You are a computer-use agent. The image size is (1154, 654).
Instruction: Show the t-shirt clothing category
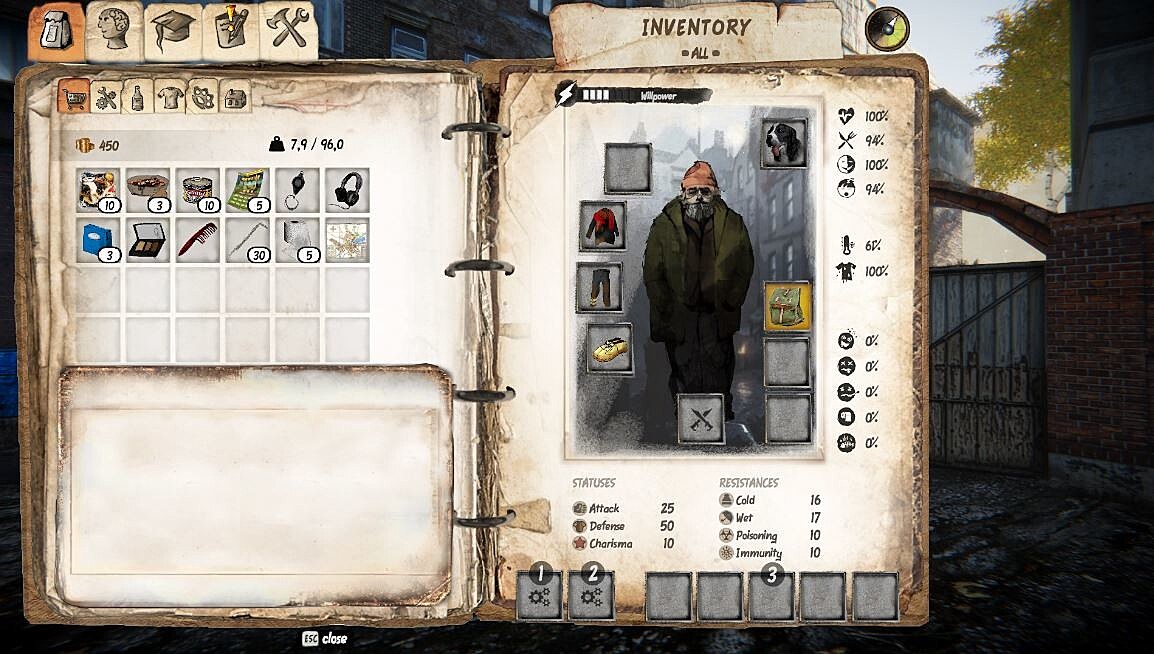pos(170,98)
